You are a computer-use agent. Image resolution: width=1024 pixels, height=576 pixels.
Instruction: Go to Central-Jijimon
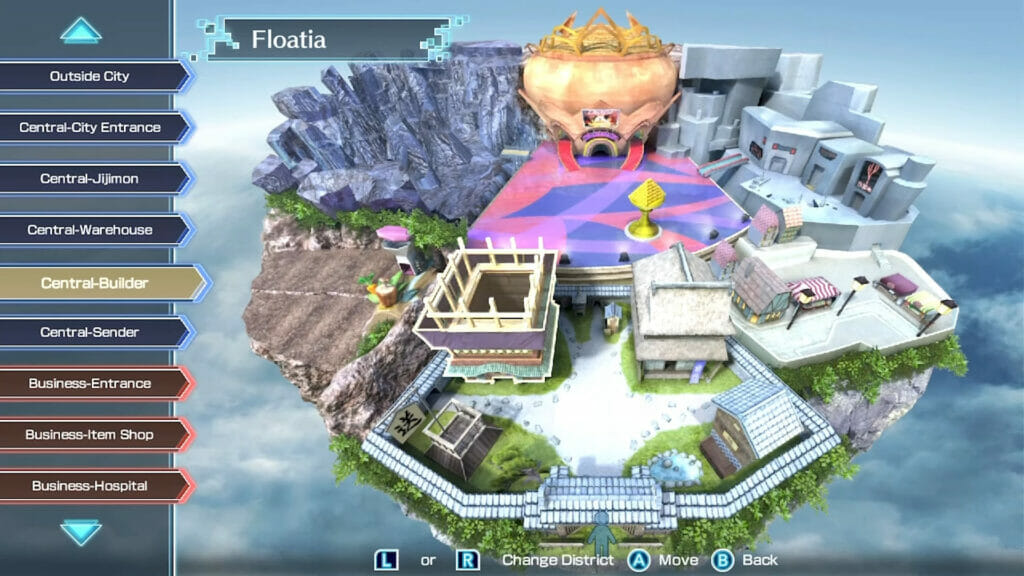pos(90,178)
